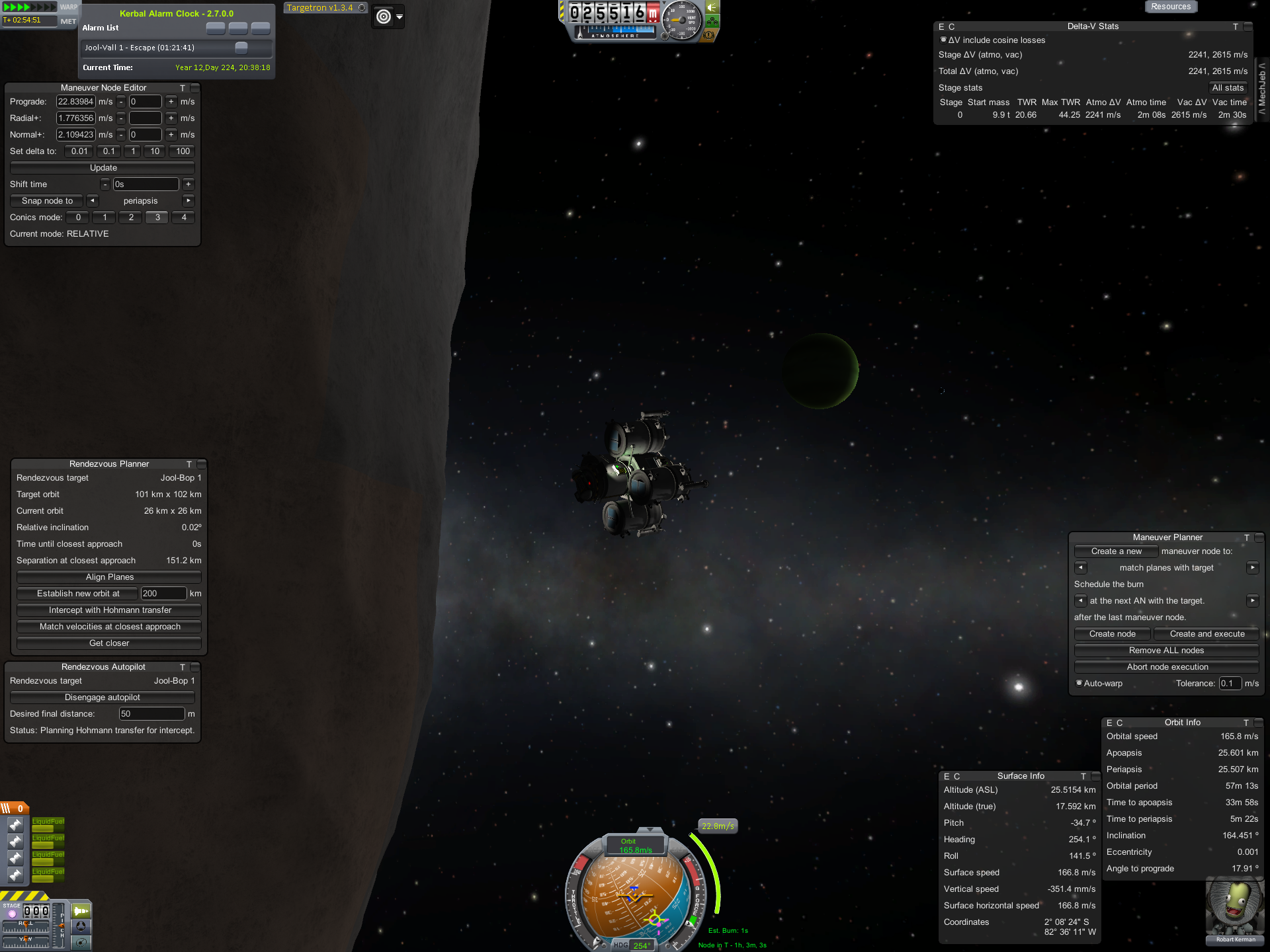Screen dimensions: 1270x952
Task: Toggle ΔV include cosine losses
Action: (x=943, y=40)
